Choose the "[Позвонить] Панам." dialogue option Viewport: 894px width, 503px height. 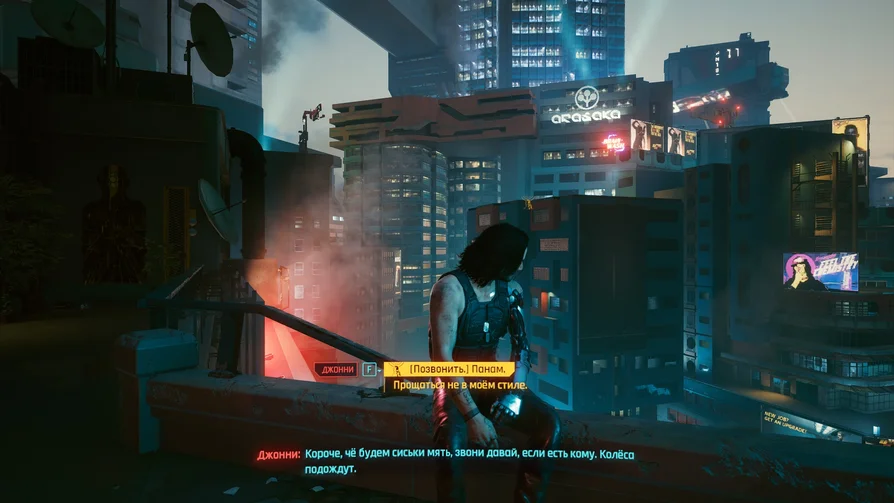450,369
